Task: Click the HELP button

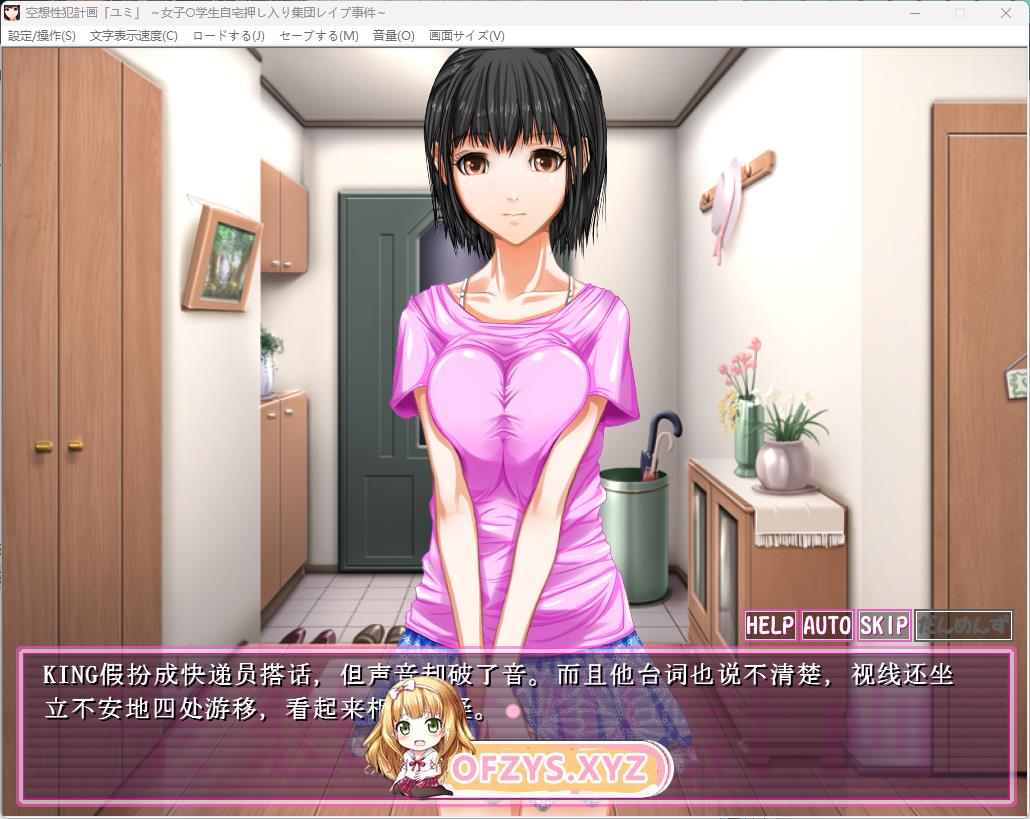Action: (x=770, y=626)
